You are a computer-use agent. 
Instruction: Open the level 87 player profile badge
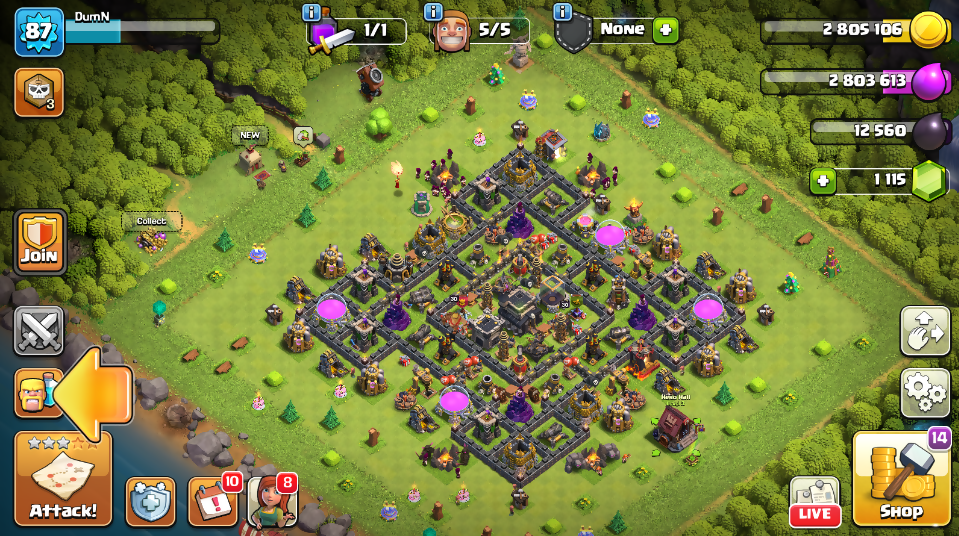(39, 33)
